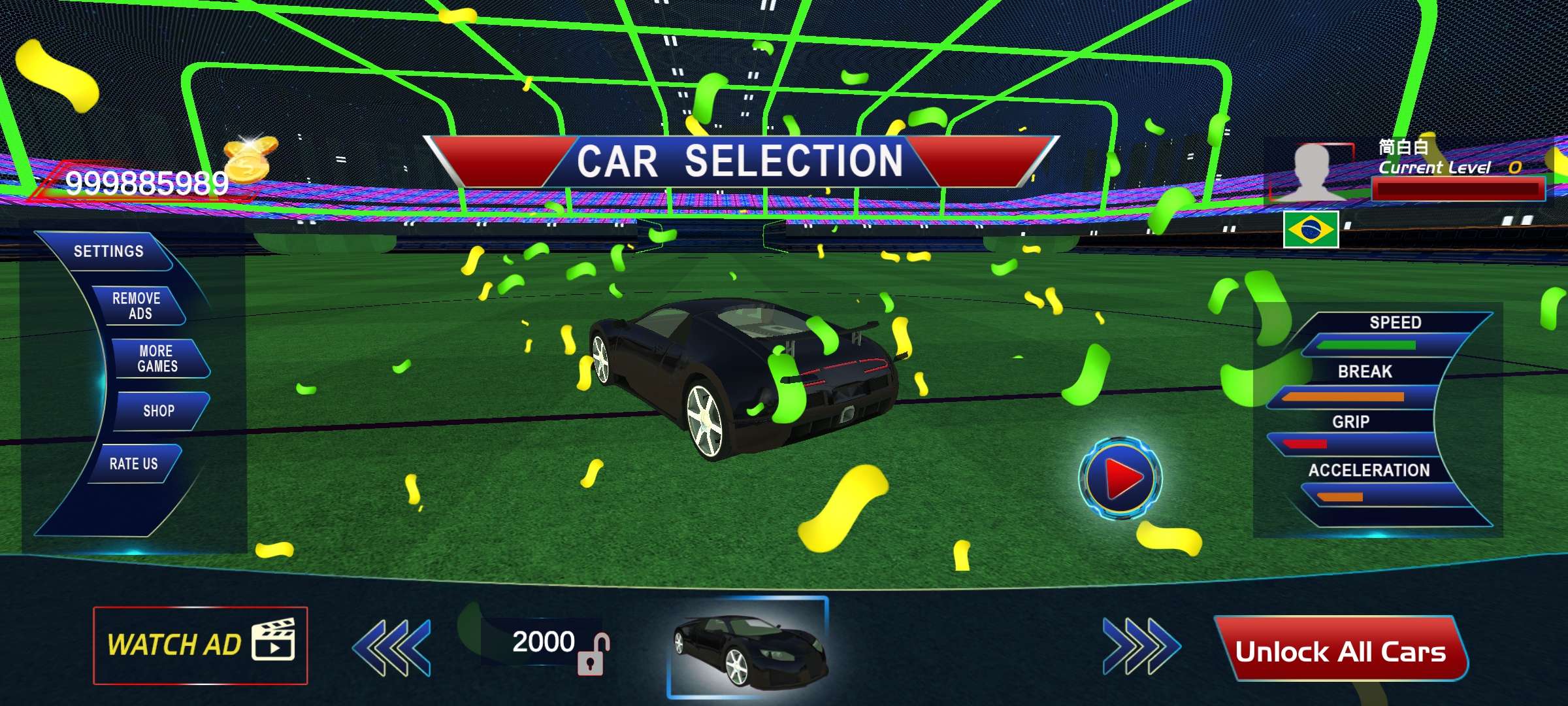The image size is (1568, 706).
Task: Show the next car with right arrows
Action: [x=1141, y=646]
